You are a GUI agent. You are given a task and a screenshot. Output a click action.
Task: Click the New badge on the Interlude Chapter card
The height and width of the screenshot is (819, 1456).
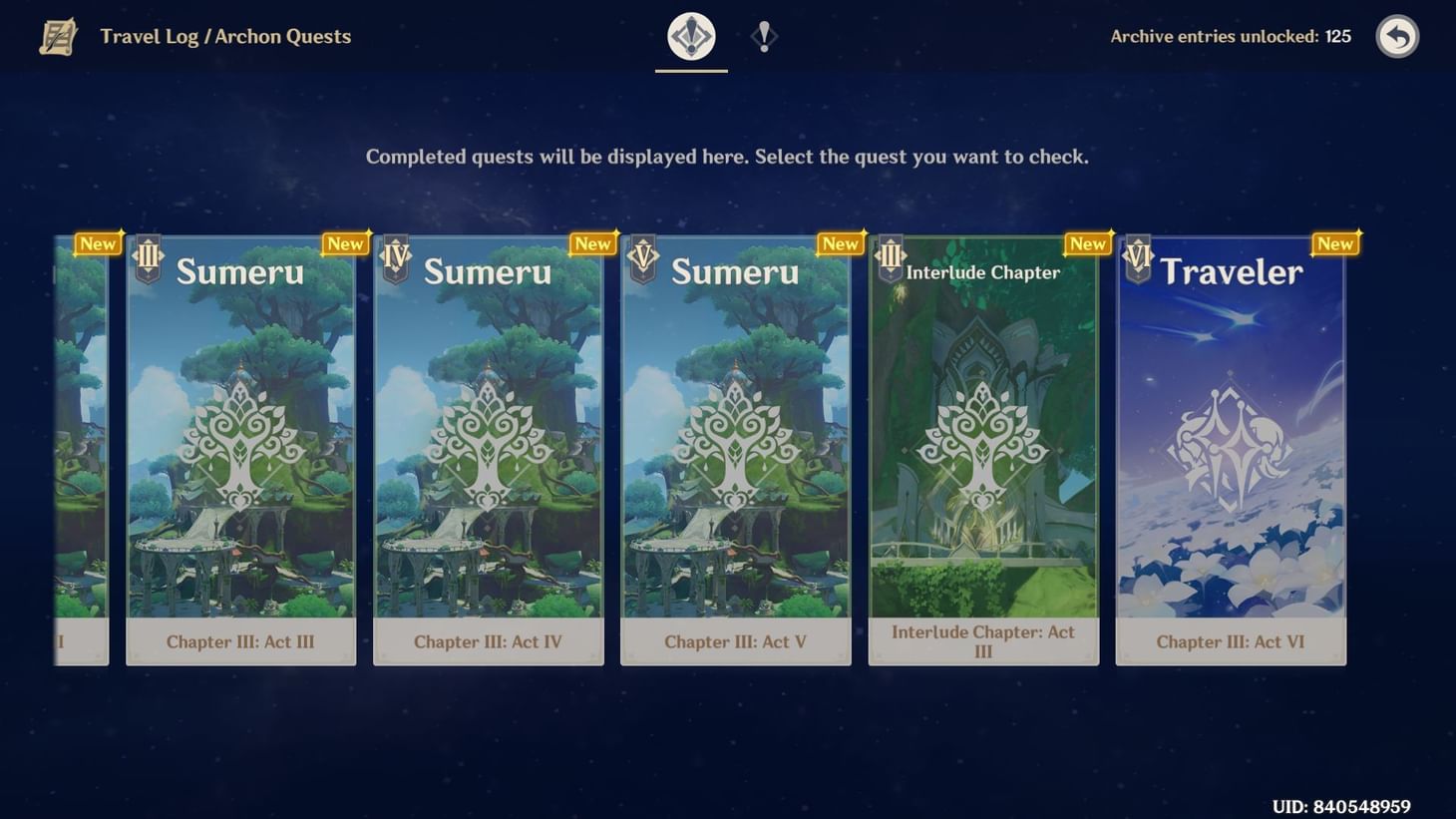[1087, 242]
